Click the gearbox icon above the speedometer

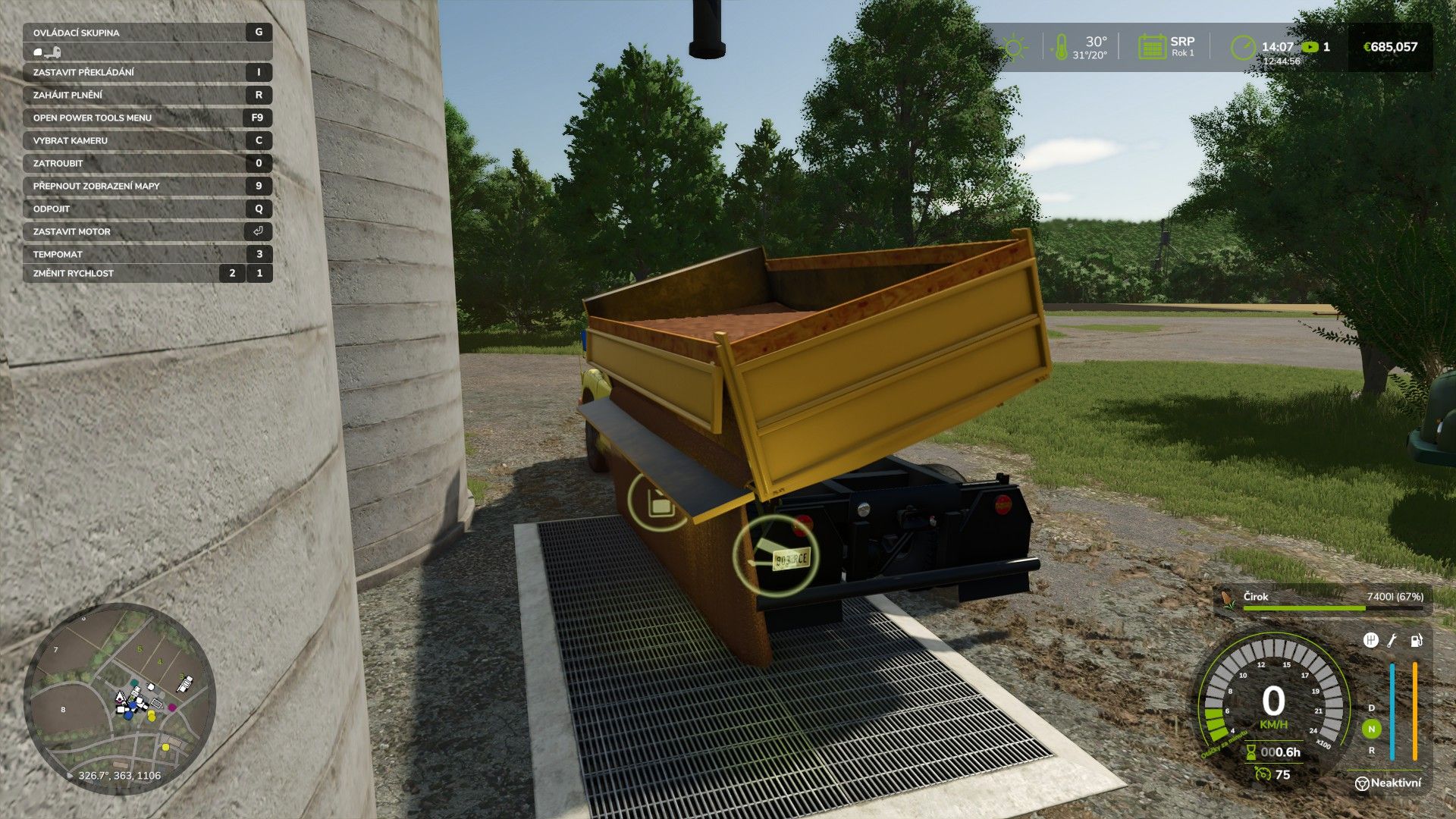point(1370,641)
